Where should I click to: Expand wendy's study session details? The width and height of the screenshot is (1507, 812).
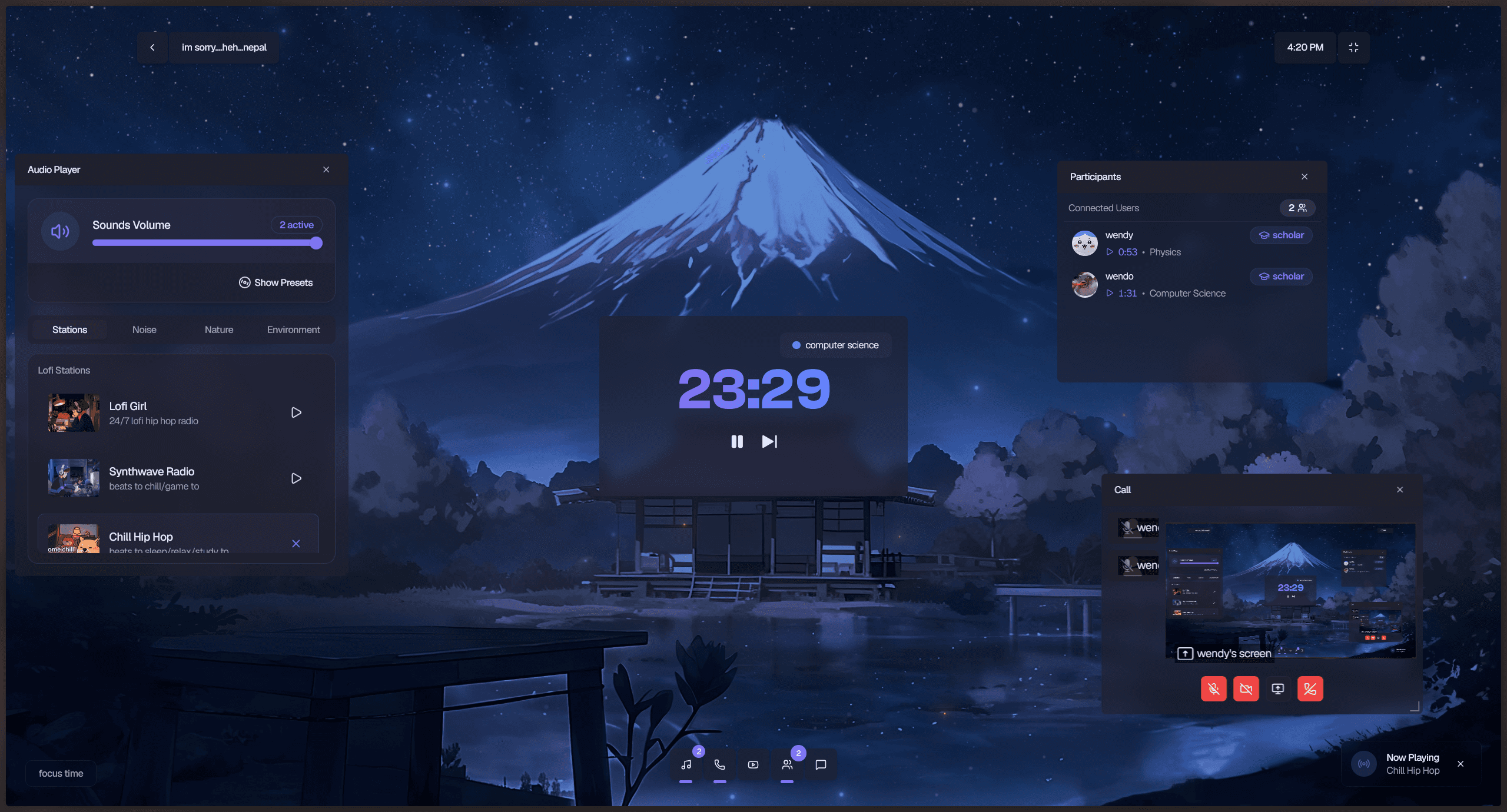[x=1110, y=252]
